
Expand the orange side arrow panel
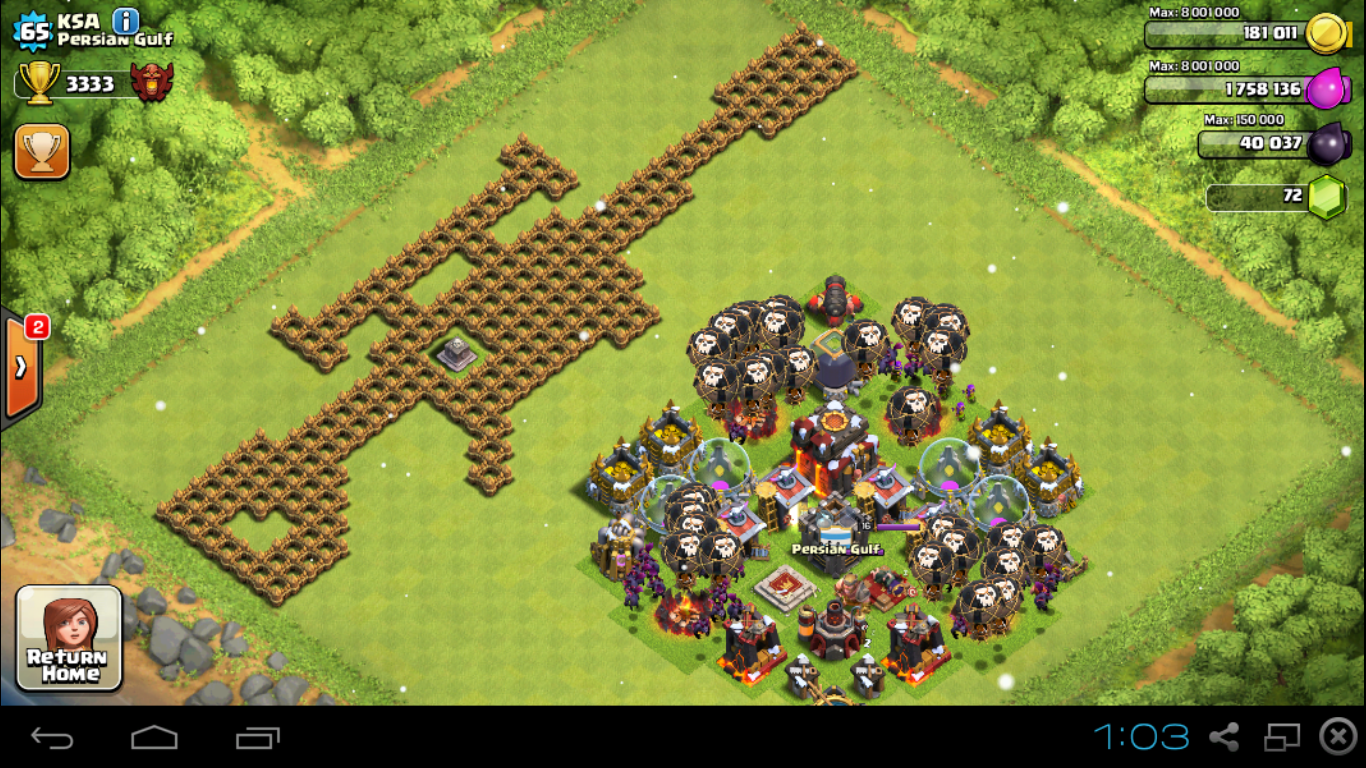(20, 368)
